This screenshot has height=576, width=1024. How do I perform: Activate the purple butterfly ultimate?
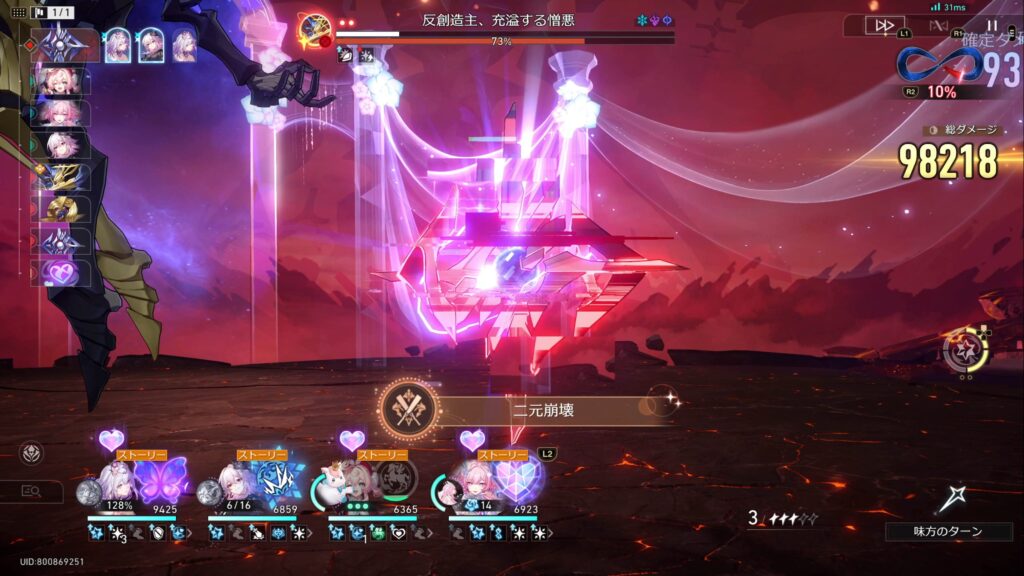[x=162, y=479]
